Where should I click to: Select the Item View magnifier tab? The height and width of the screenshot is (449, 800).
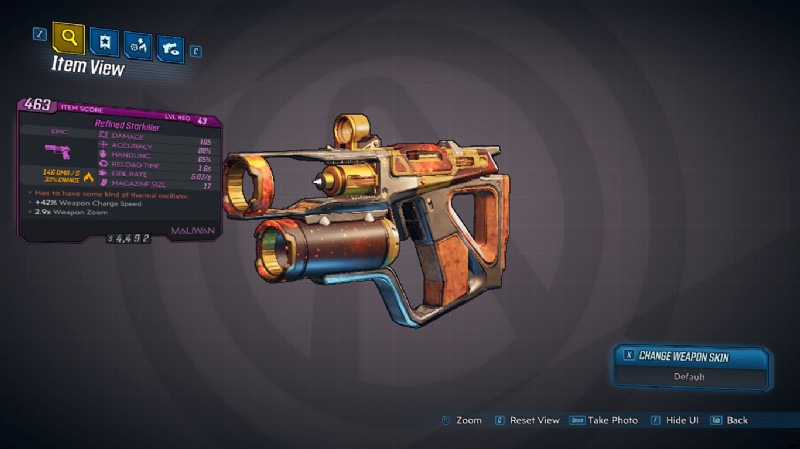68,39
